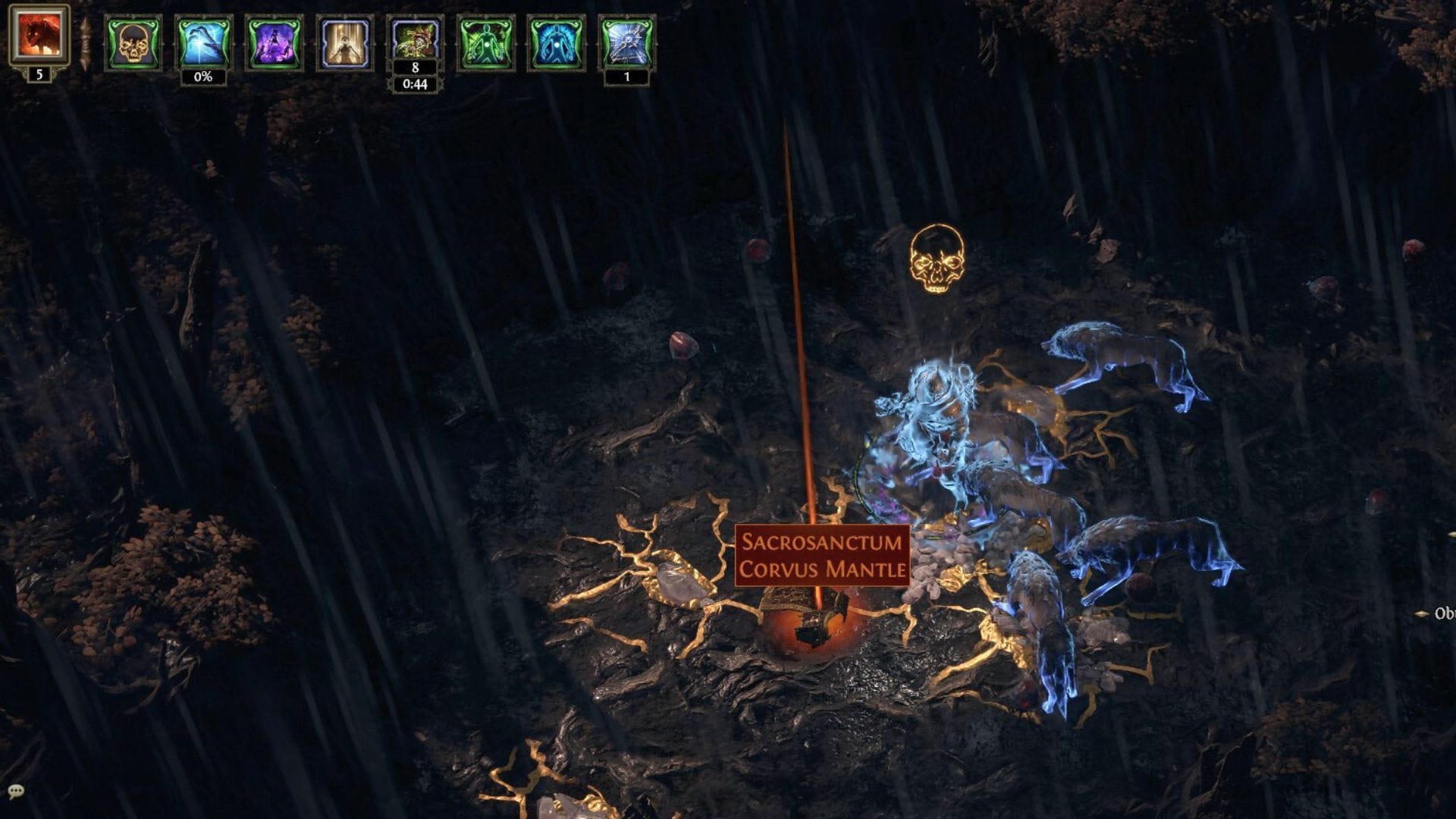
Task: Select the purple figure aura buff icon
Action: pyautogui.click(x=274, y=42)
